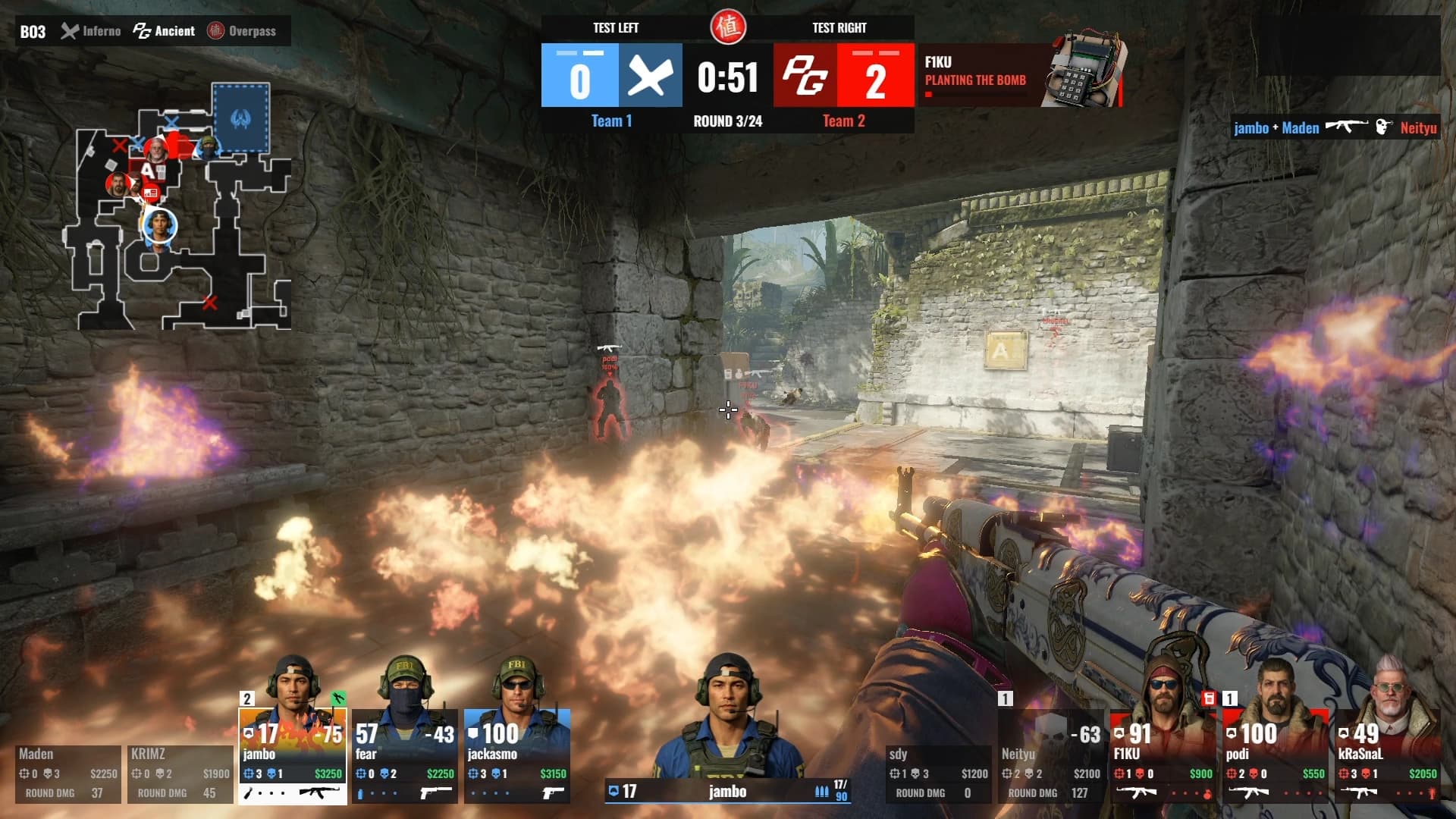Viewport: 1456px width, 819px height.
Task: Click the jambo kill feed entry
Action: pos(1335,127)
